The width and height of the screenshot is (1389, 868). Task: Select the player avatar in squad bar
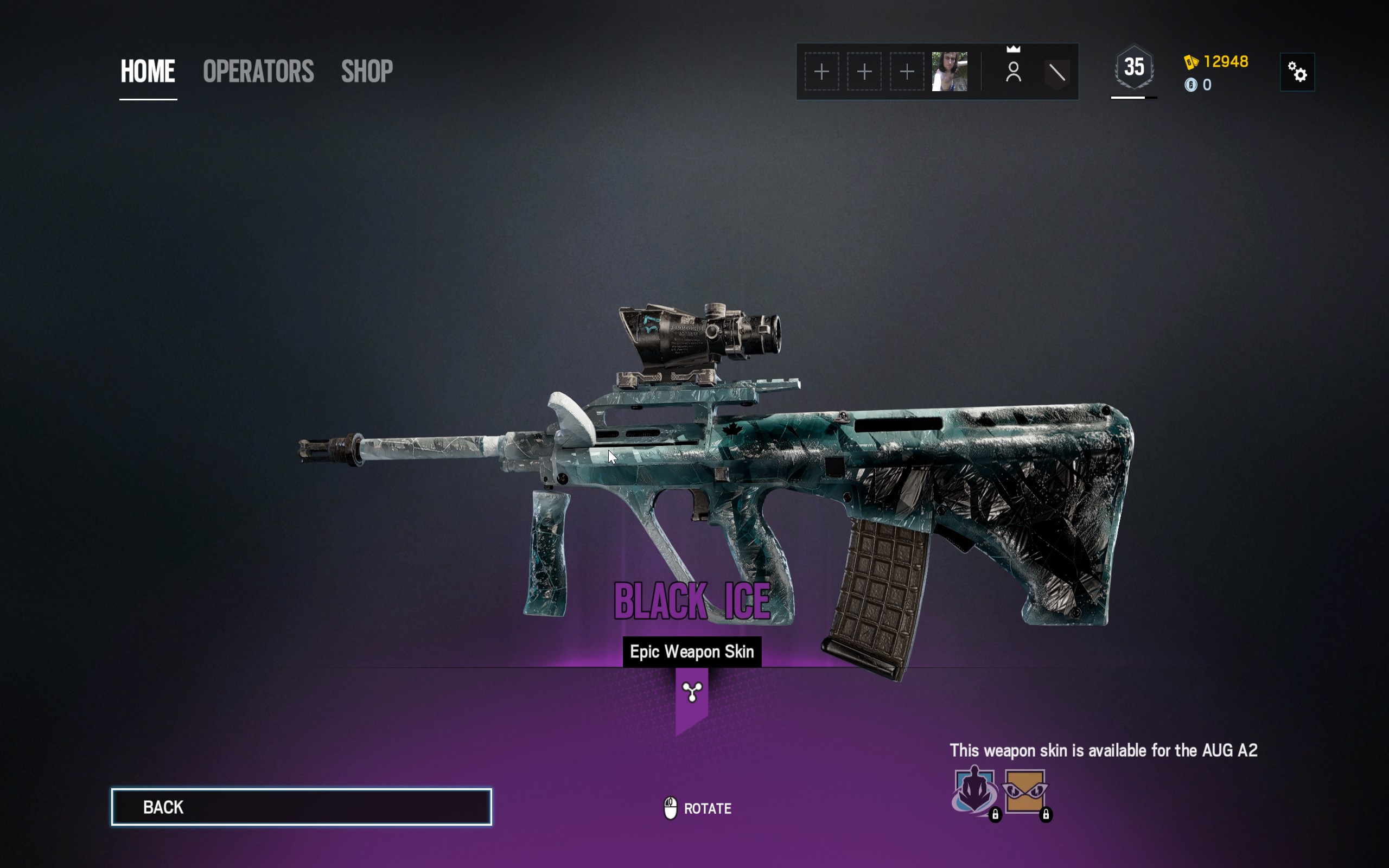pyautogui.click(x=950, y=72)
